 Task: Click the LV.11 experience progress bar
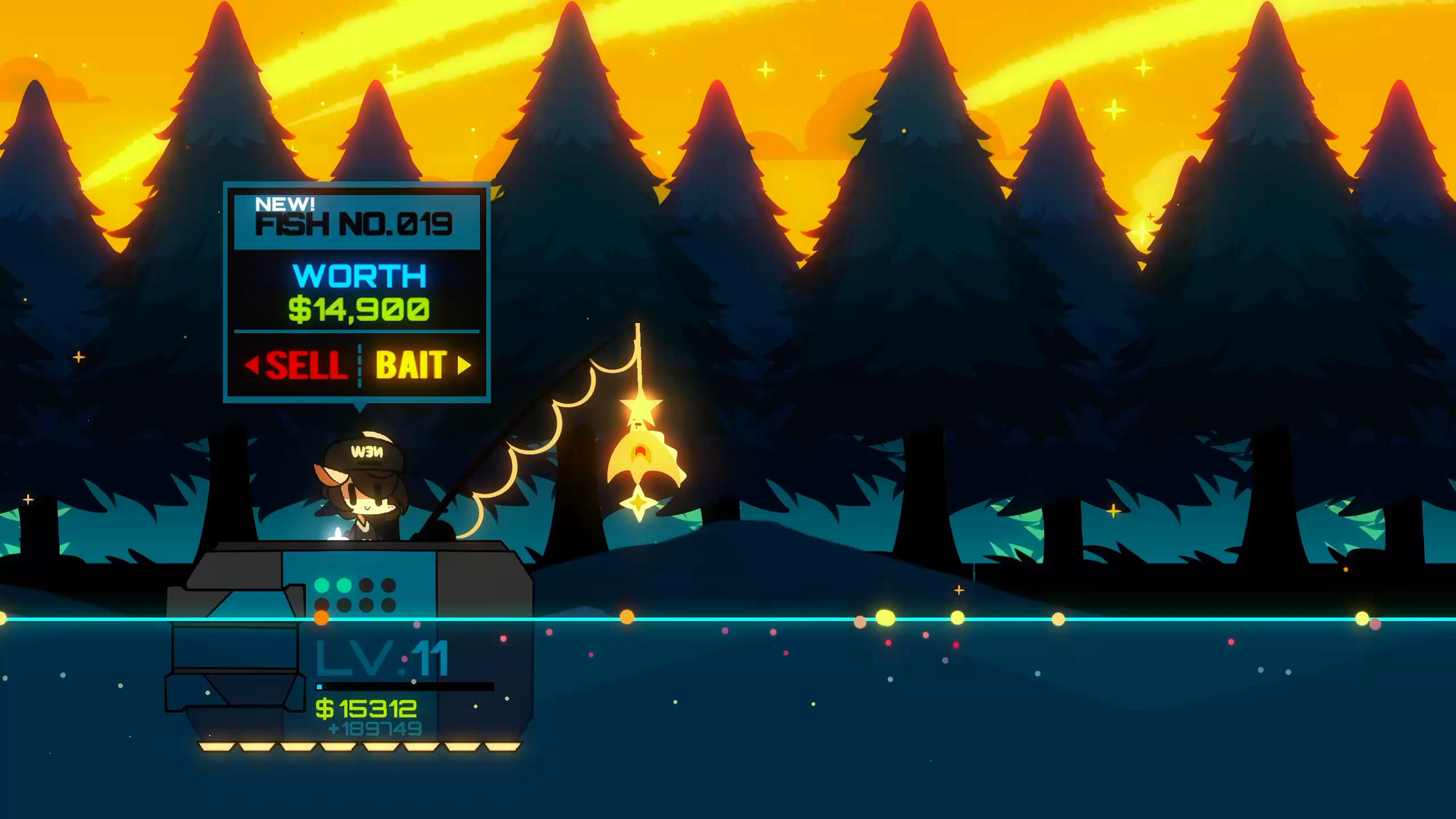[x=402, y=686]
